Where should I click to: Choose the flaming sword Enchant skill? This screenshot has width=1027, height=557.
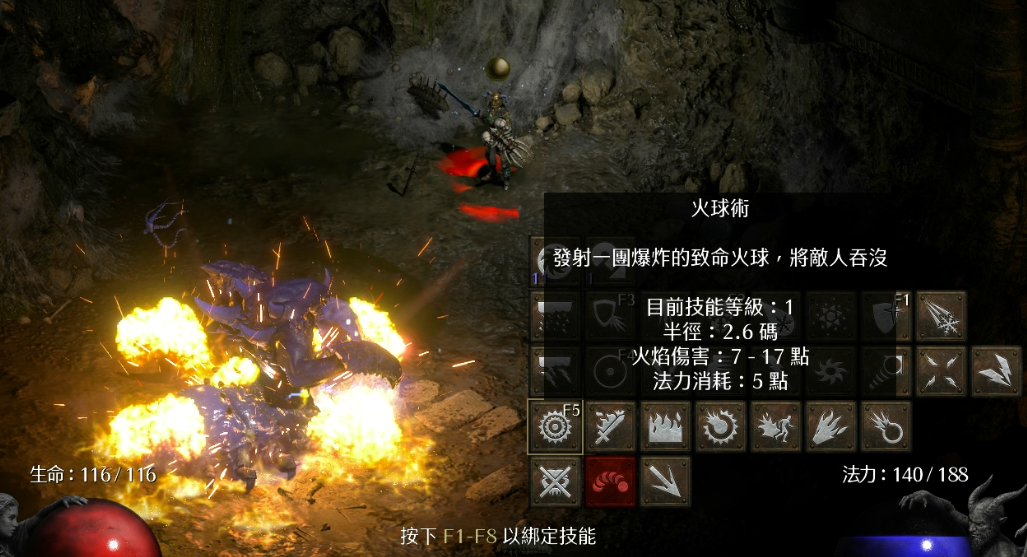click(x=608, y=426)
